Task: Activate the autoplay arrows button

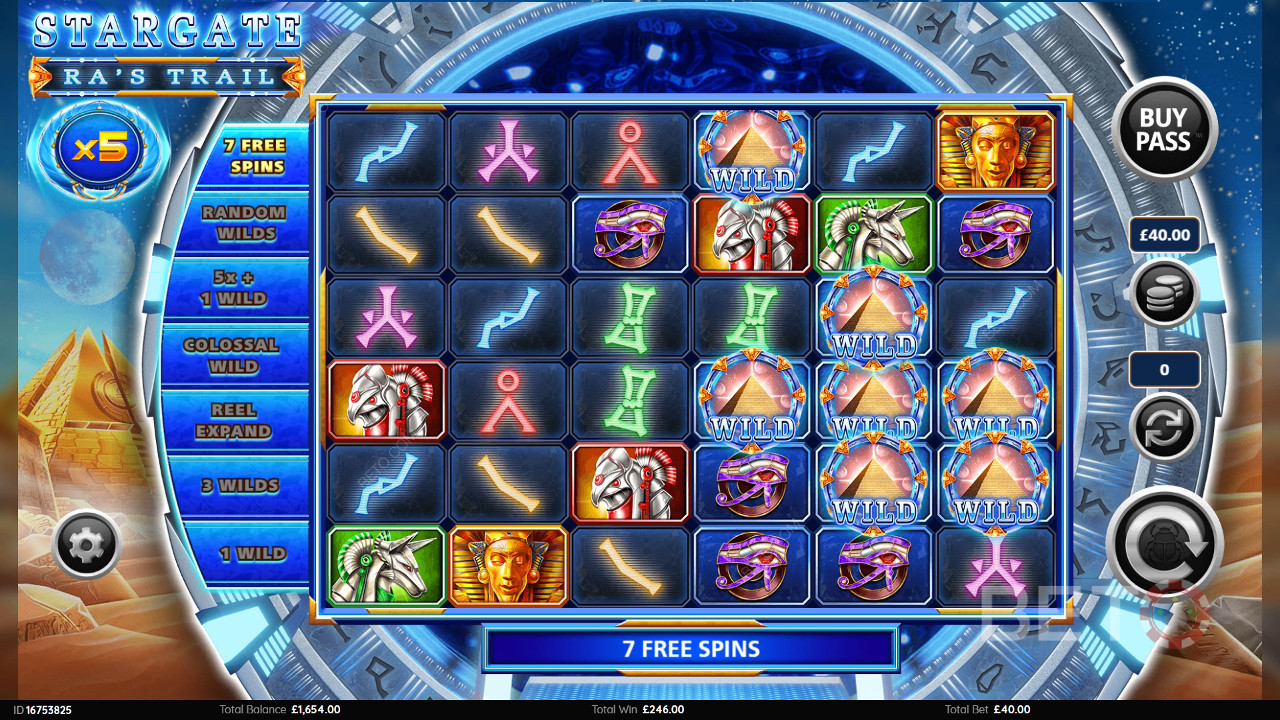Action: coord(1164,426)
